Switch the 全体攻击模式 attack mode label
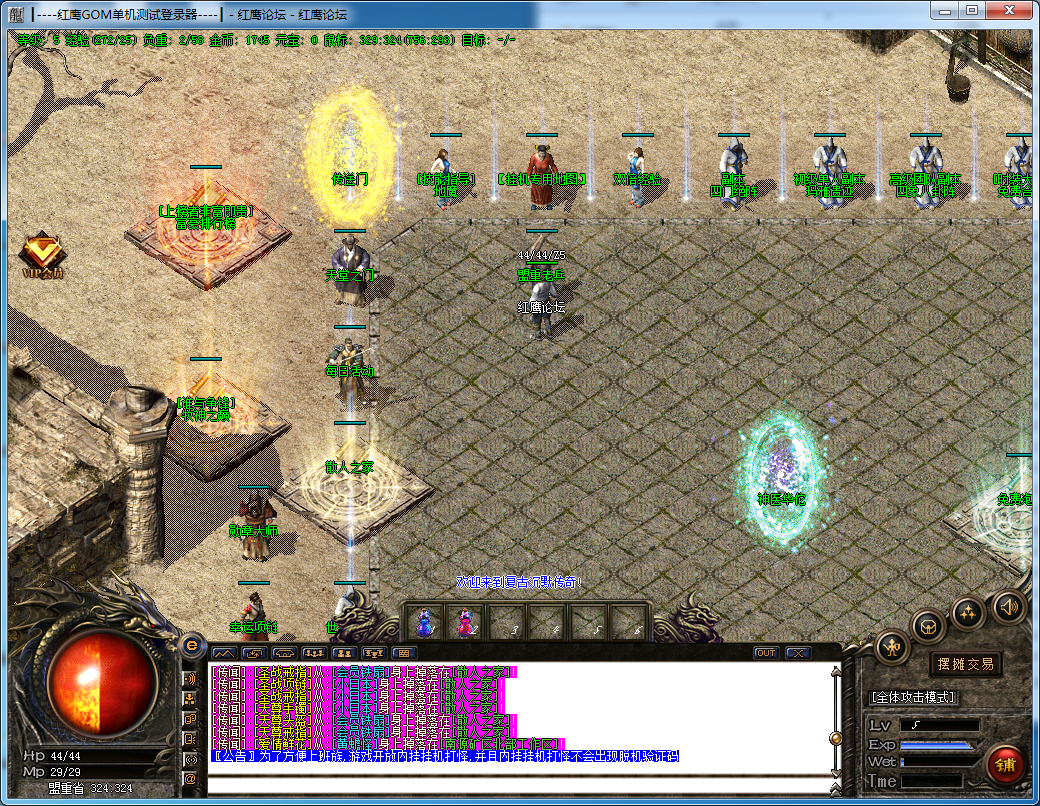Viewport: 1040px width, 806px height. [914, 697]
